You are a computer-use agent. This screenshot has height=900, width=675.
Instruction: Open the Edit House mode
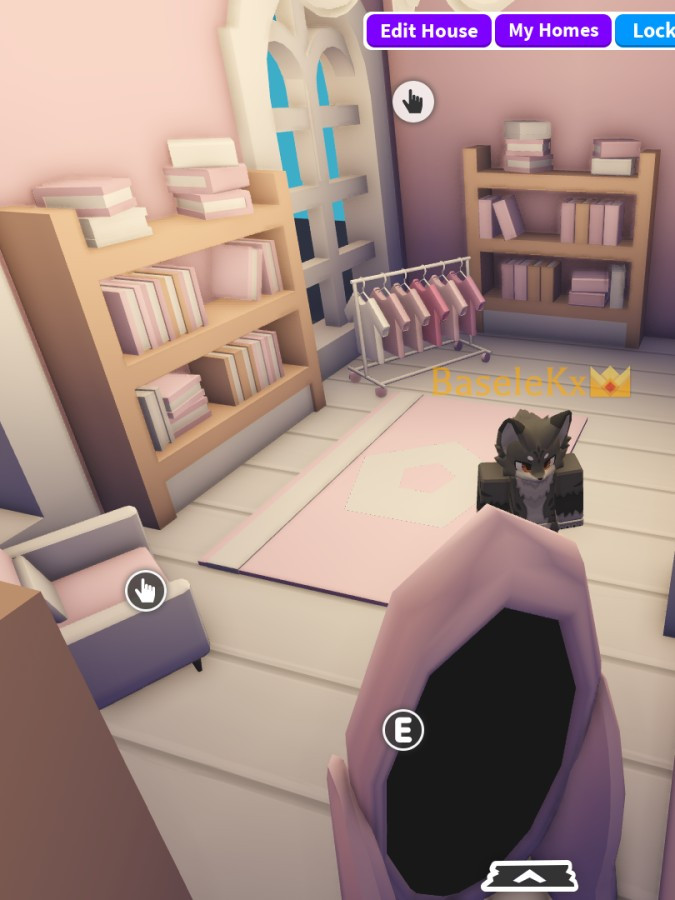point(428,31)
